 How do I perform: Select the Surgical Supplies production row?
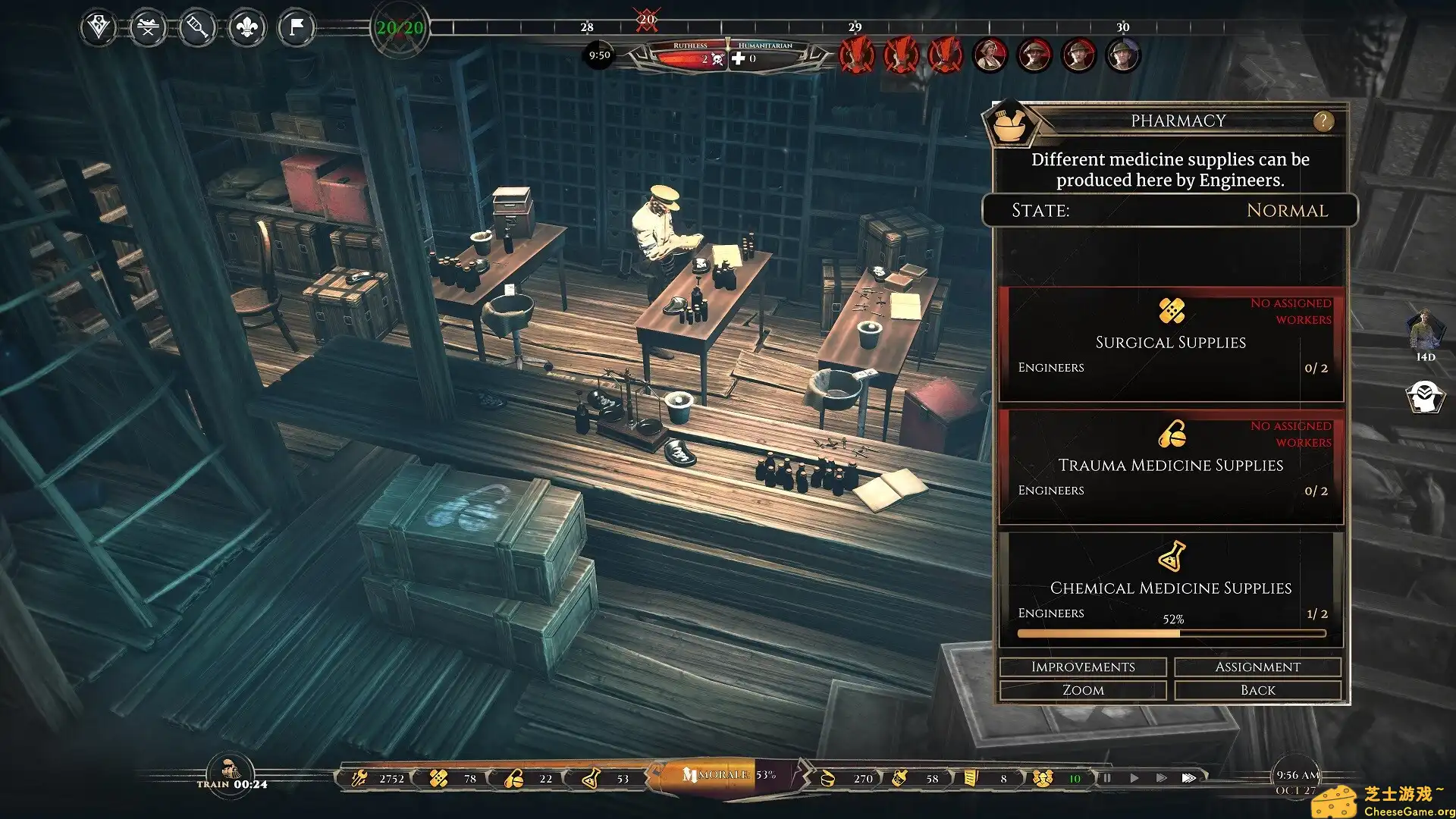(1171, 344)
